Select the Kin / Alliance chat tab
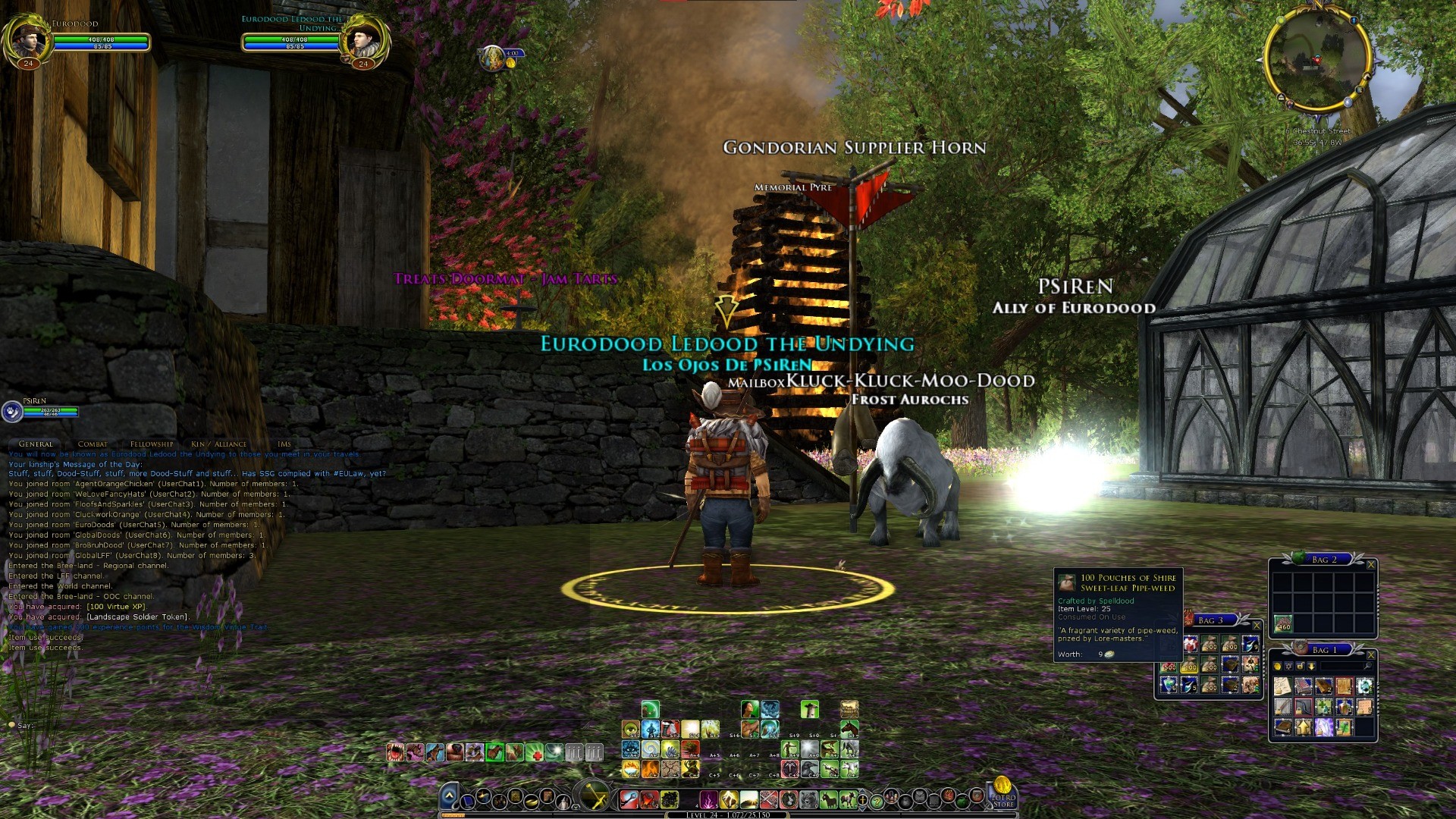This screenshot has height=819, width=1456. pos(218,444)
